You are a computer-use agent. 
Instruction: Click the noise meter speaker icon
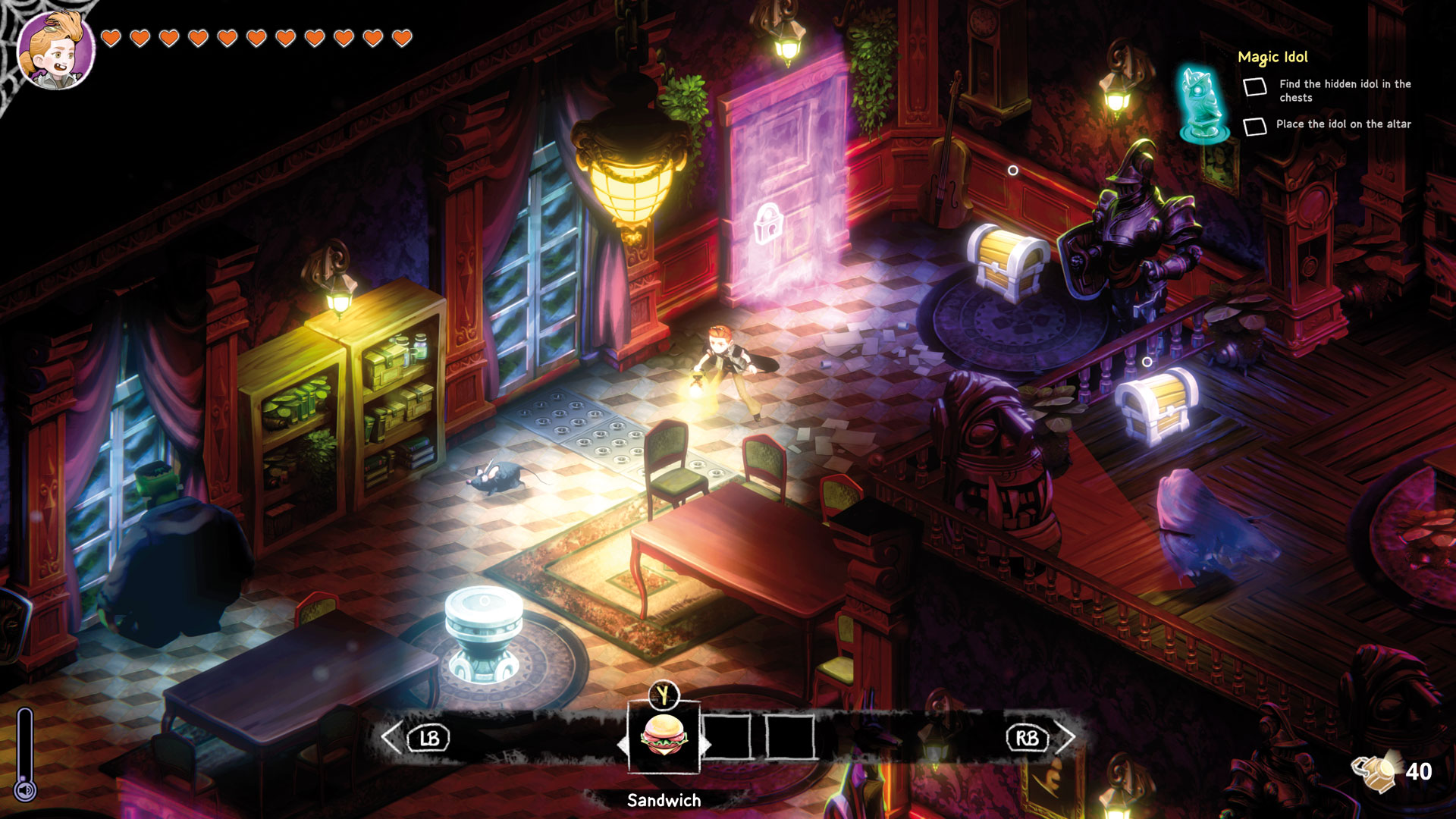[26, 791]
